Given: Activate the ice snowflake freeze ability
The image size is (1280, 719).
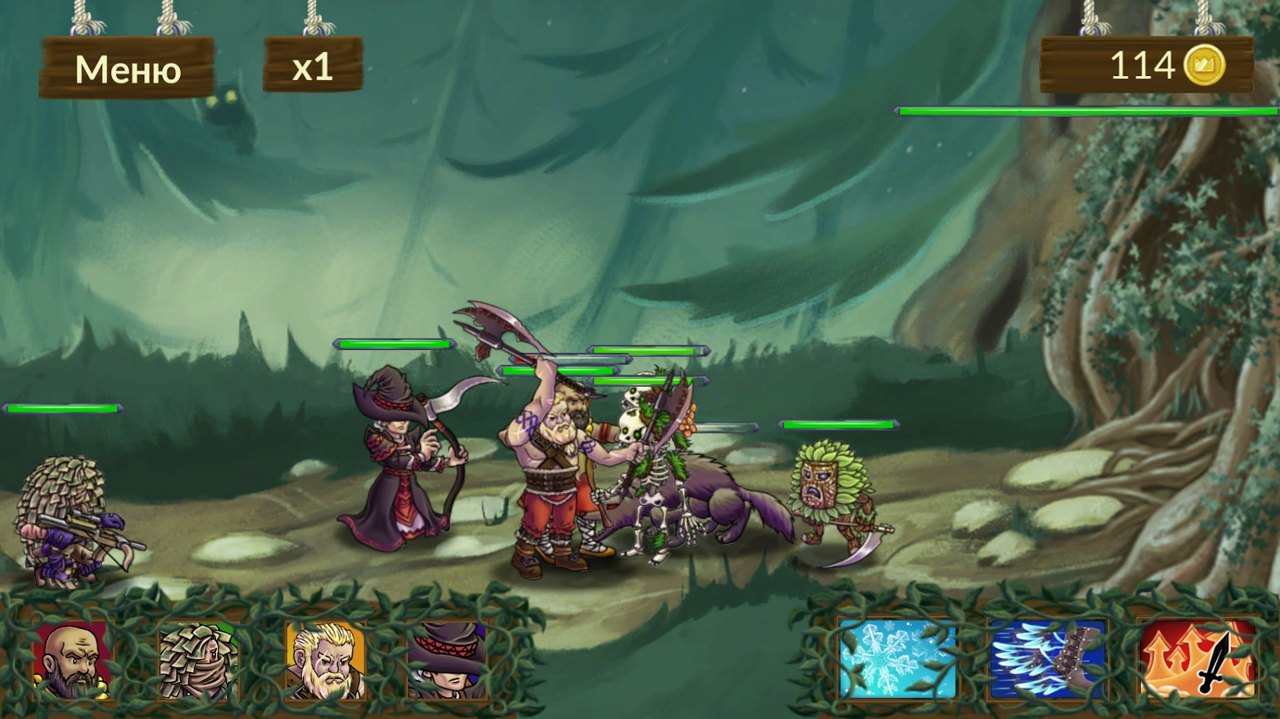Looking at the screenshot, I should (897, 659).
